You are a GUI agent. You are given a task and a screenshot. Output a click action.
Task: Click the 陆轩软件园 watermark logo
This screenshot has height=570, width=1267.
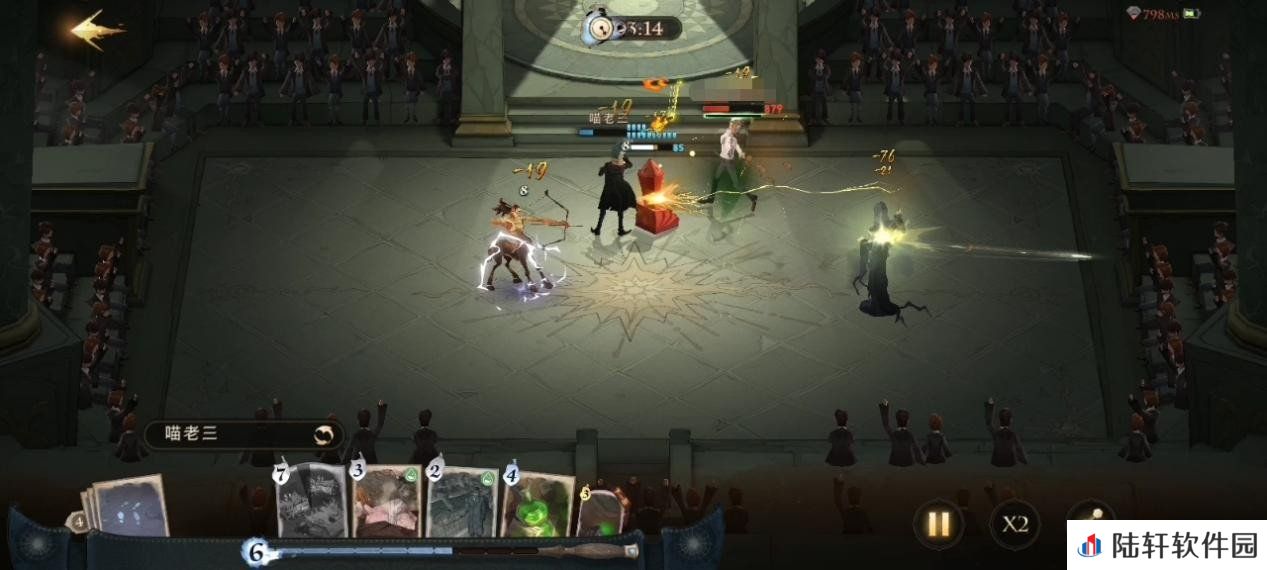(1166, 546)
